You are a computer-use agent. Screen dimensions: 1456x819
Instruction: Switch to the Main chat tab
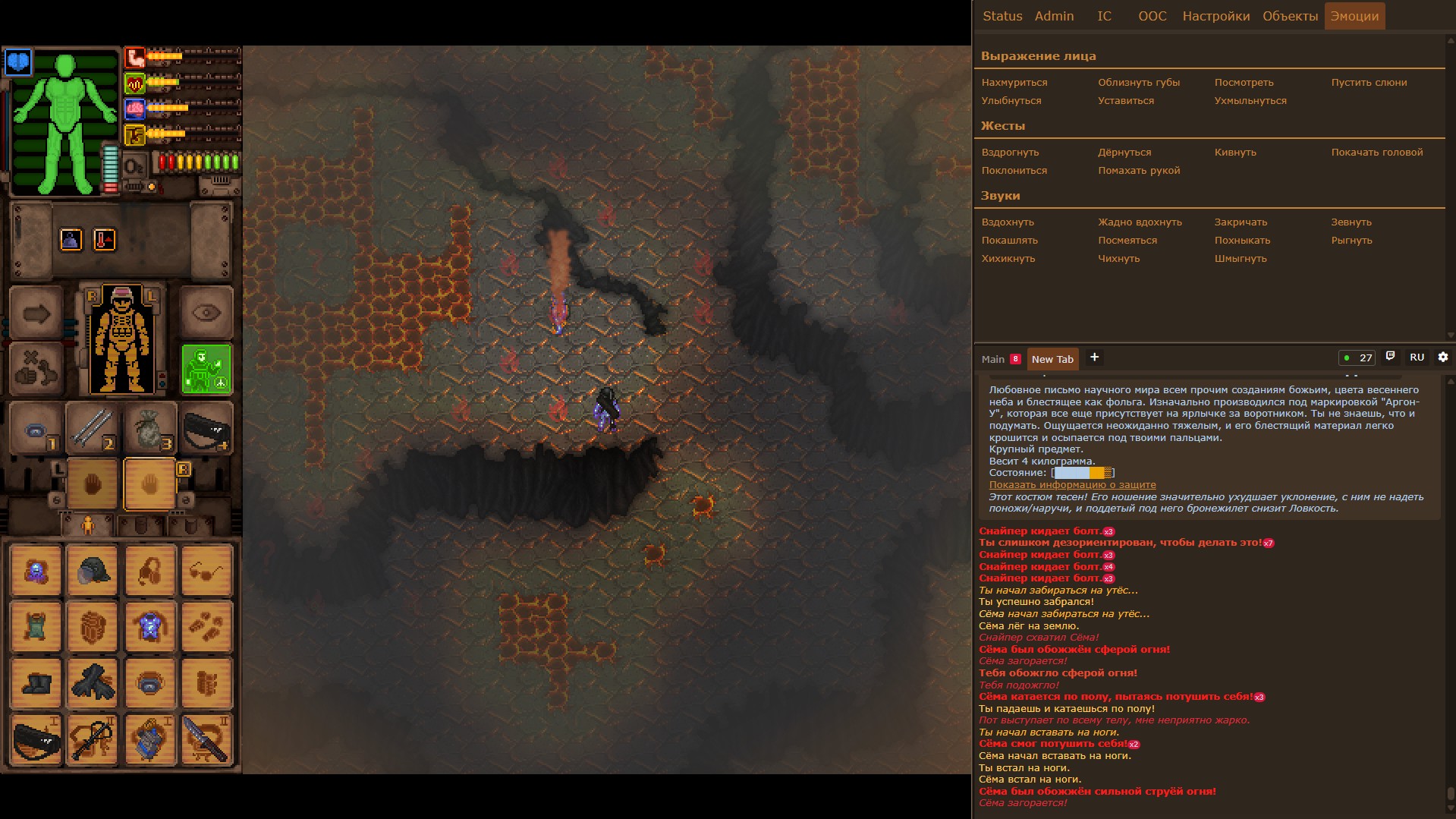coord(992,359)
